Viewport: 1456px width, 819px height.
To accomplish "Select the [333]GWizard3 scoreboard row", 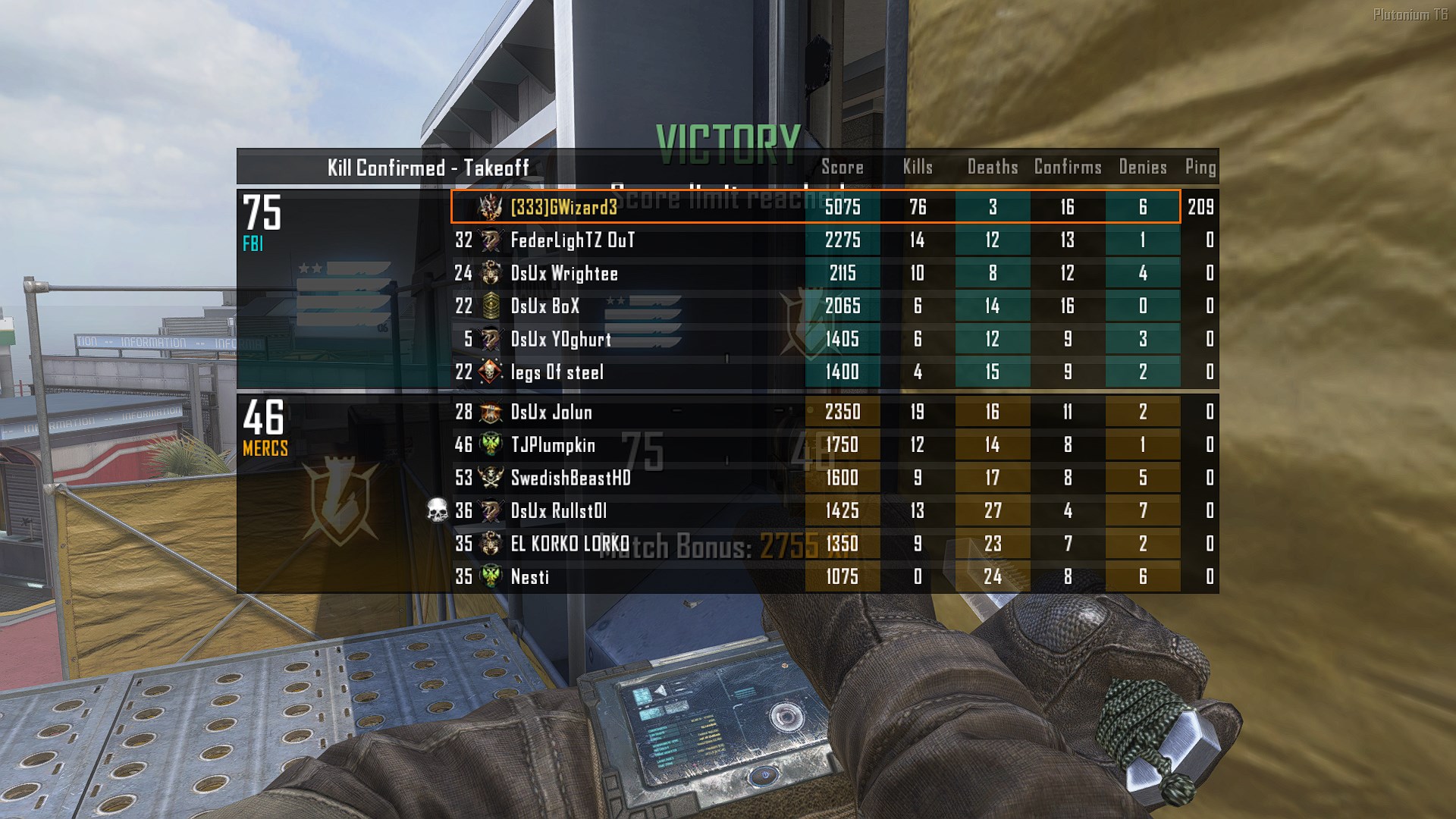I will 564,207.
